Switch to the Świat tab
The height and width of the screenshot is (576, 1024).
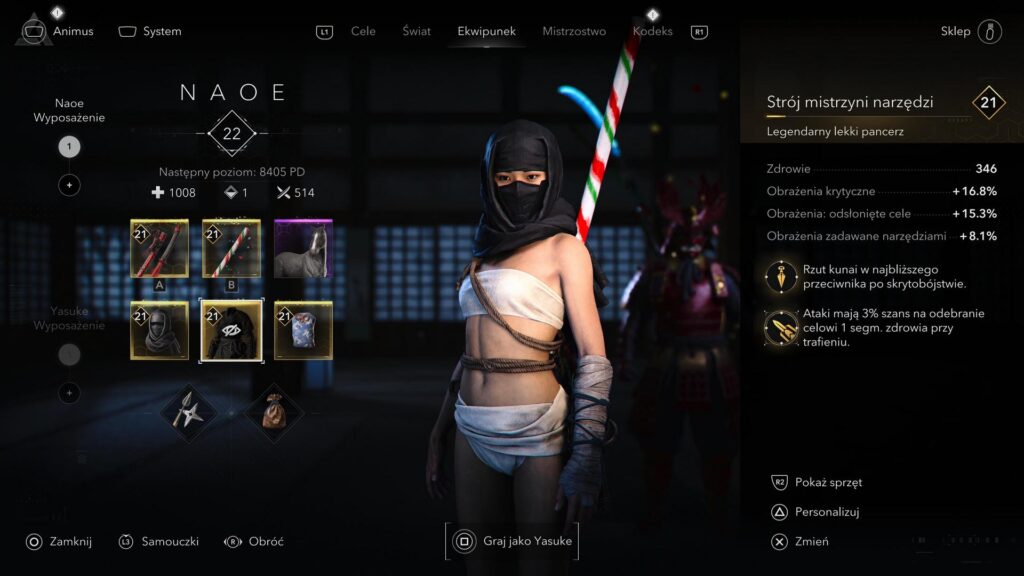pos(416,31)
